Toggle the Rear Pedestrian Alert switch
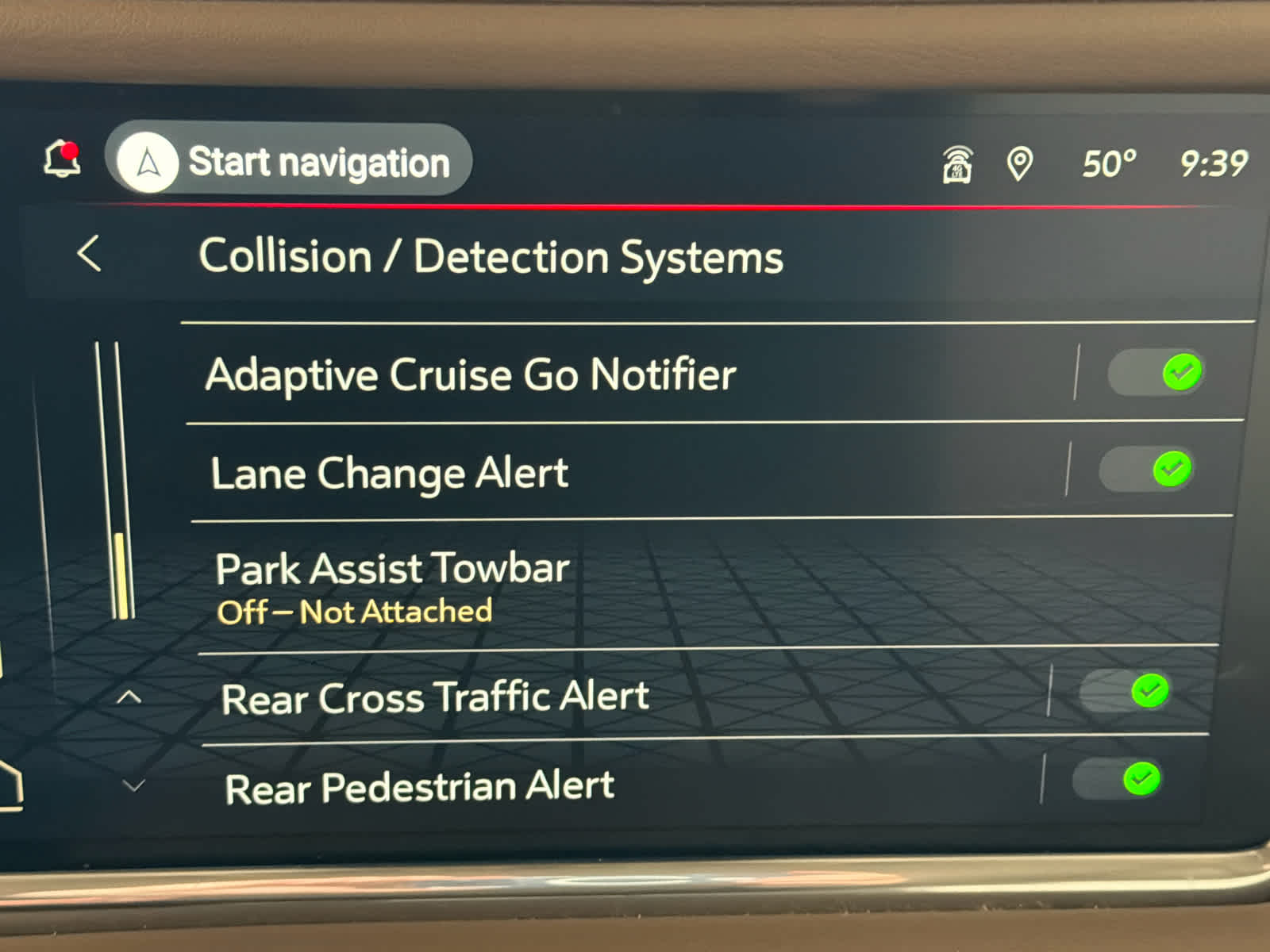Image resolution: width=1270 pixels, height=952 pixels. (1118, 779)
